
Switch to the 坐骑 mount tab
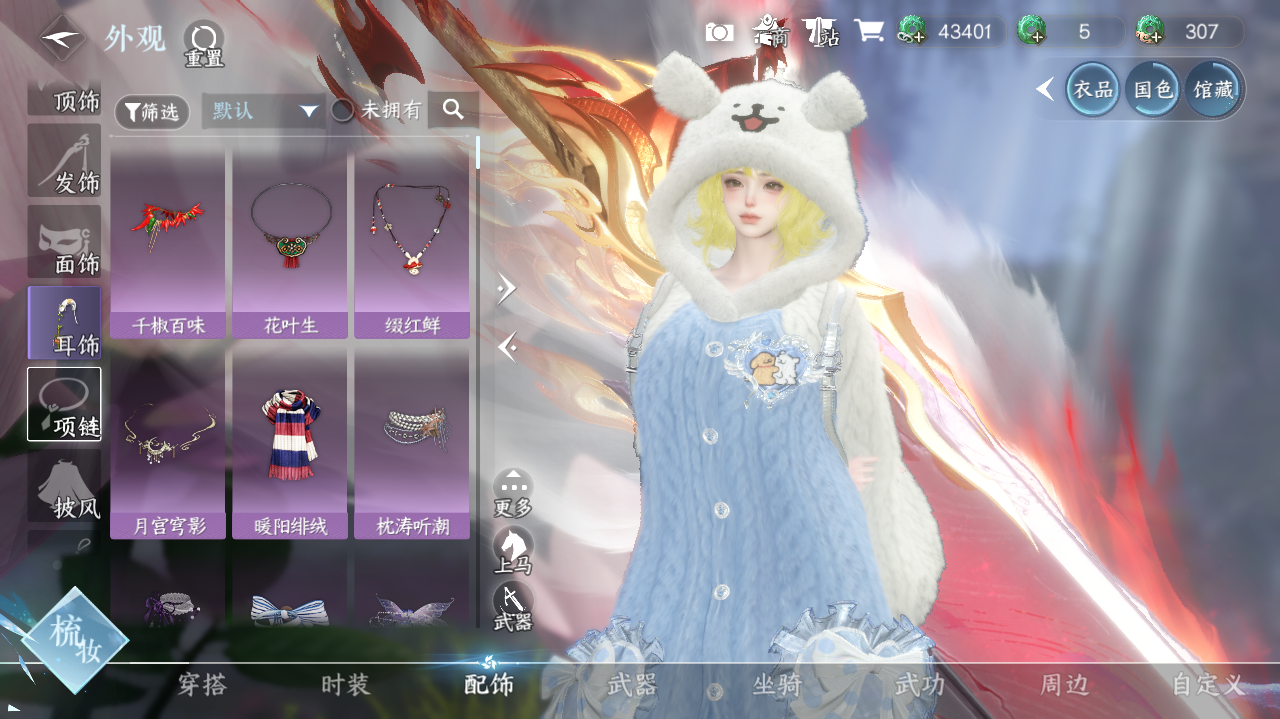pyautogui.click(x=777, y=685)
